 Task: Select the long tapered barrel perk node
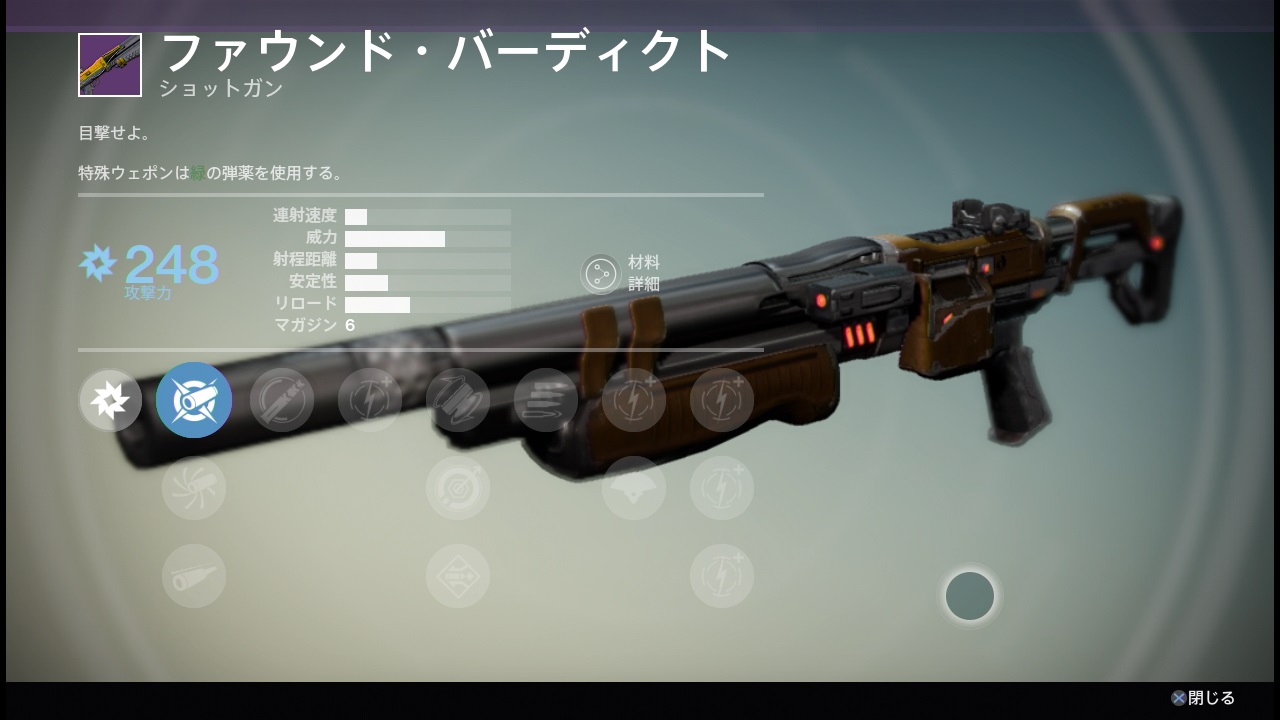pos(194,576)
